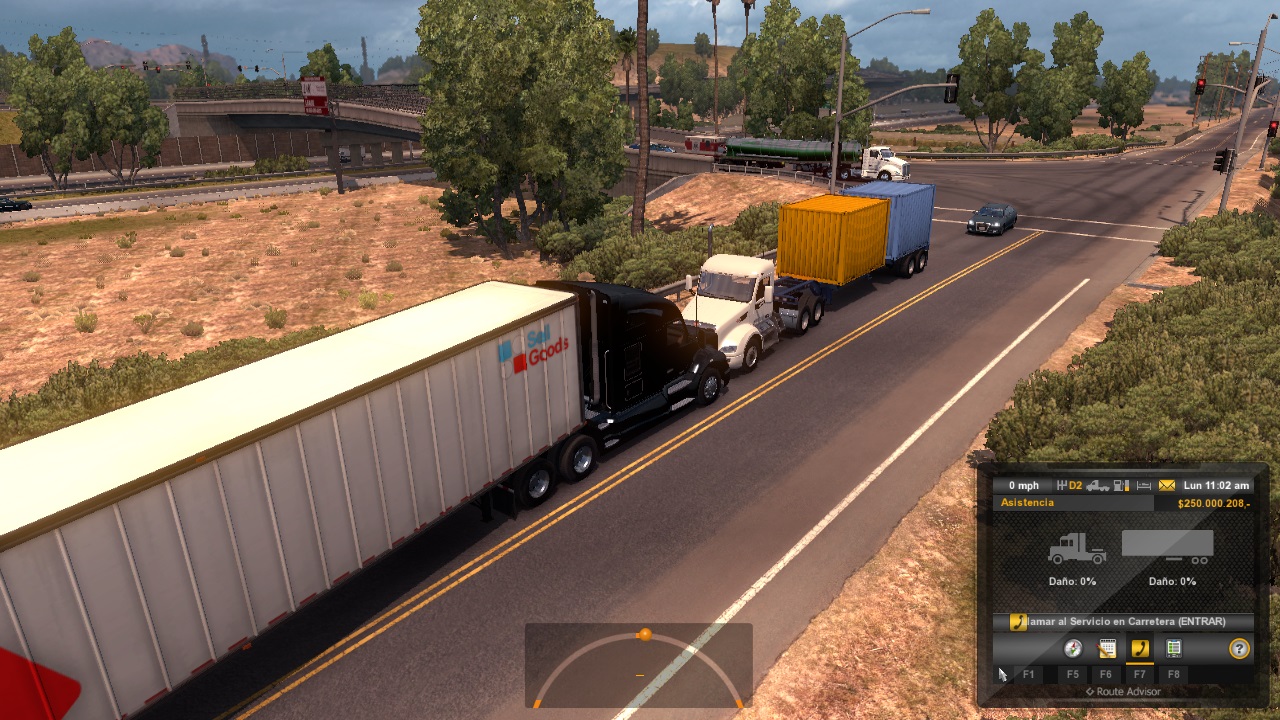
Task: Call roadside service (Servicio en Carretera)
Action: coord(1125,622)
